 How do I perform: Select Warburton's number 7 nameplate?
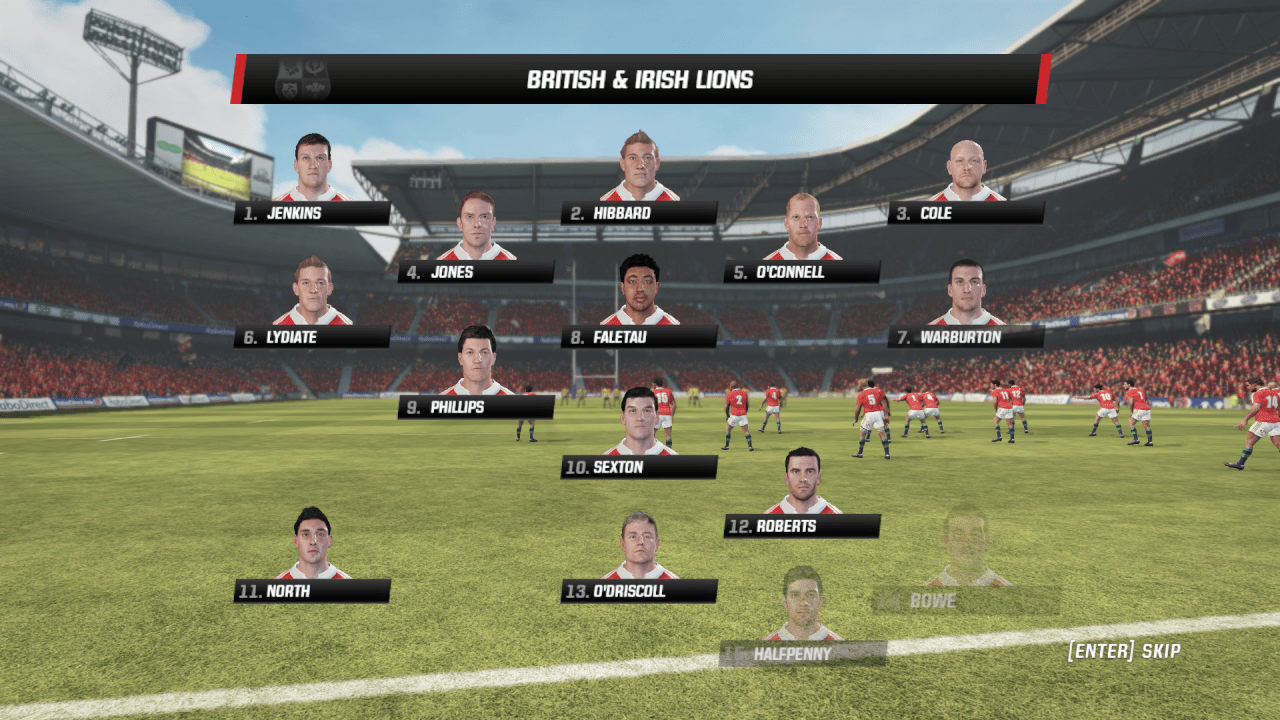[966, 338]
